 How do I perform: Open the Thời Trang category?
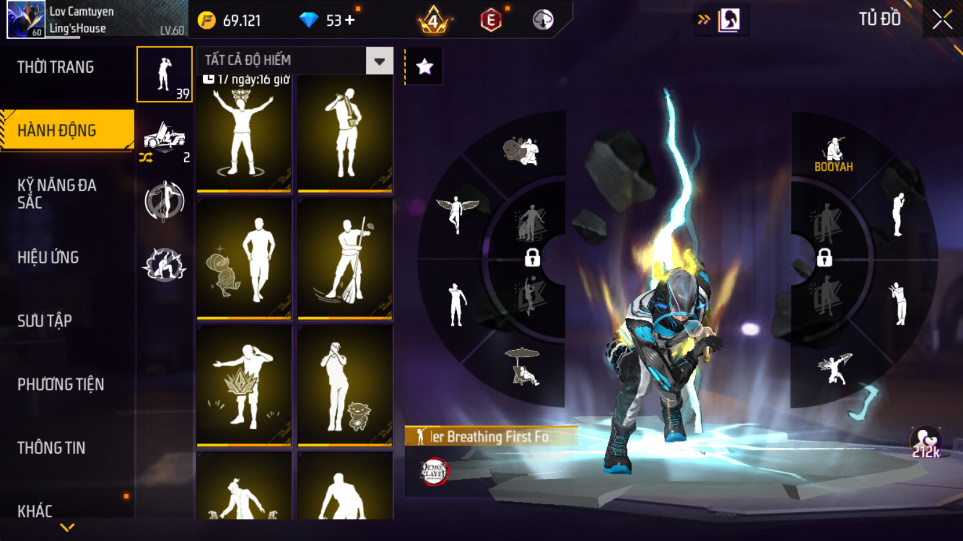56,67
